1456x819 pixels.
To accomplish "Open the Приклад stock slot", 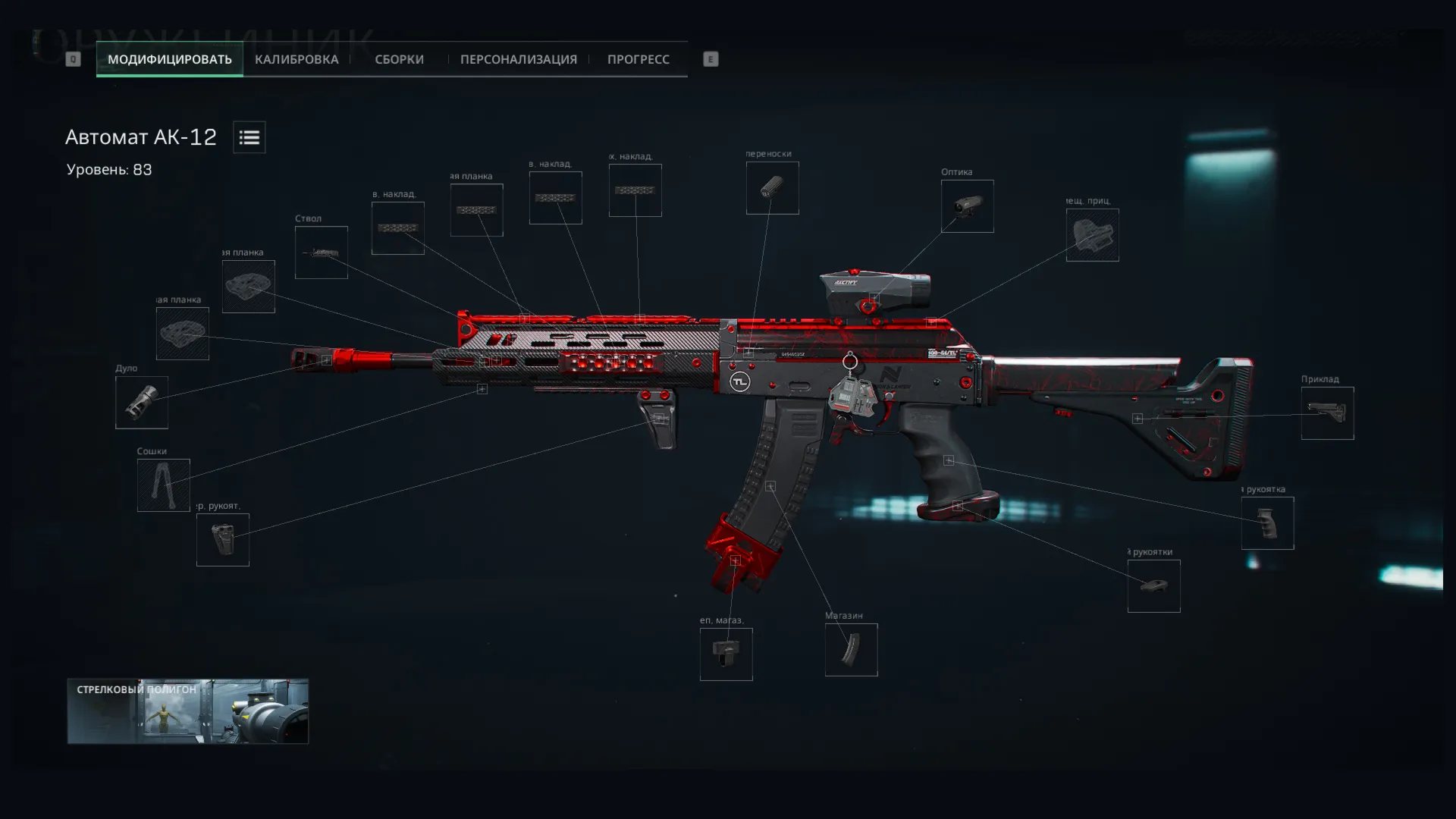I will 1327,413.
